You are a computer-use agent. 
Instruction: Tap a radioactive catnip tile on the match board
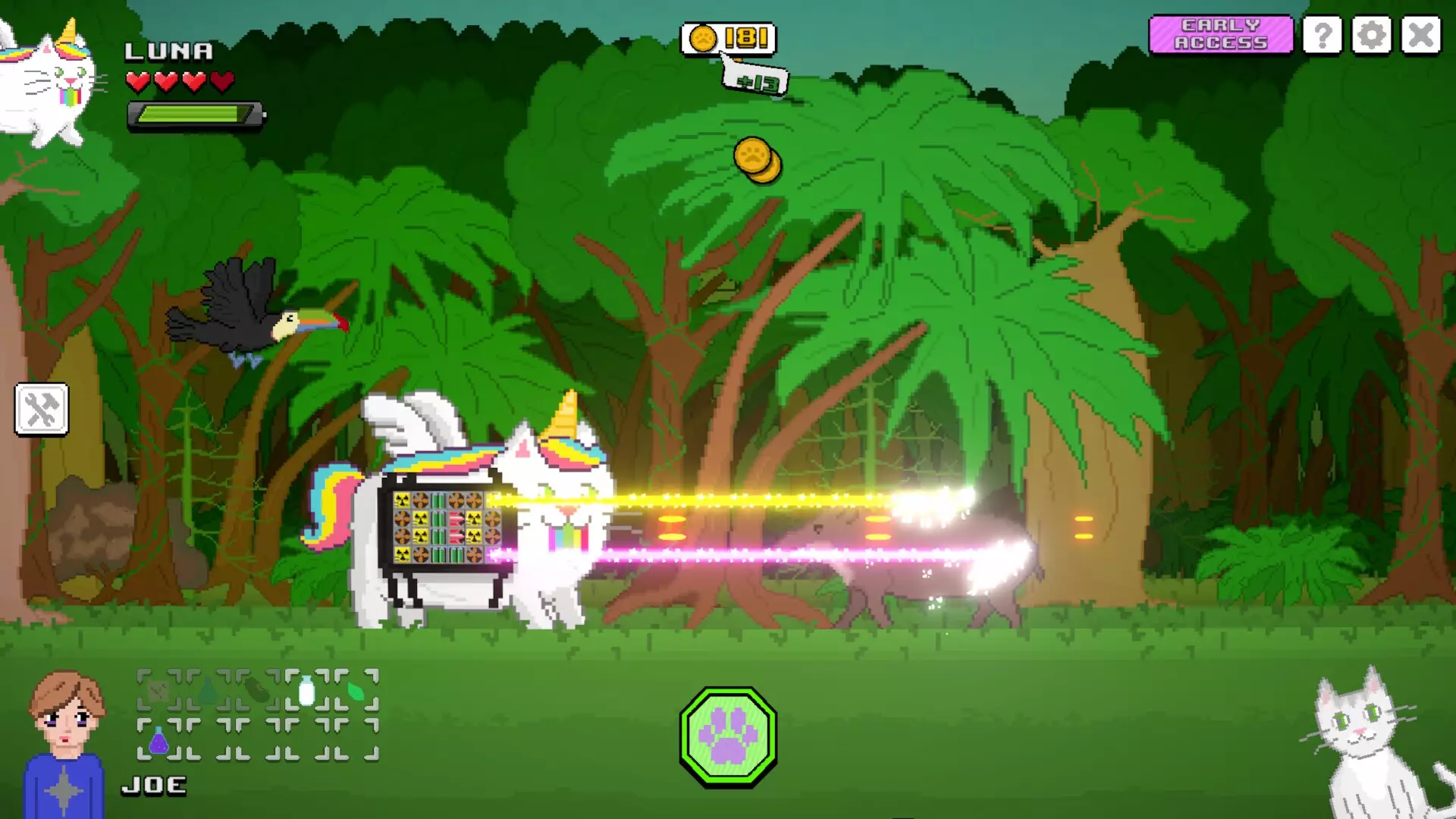click(402, 499)
